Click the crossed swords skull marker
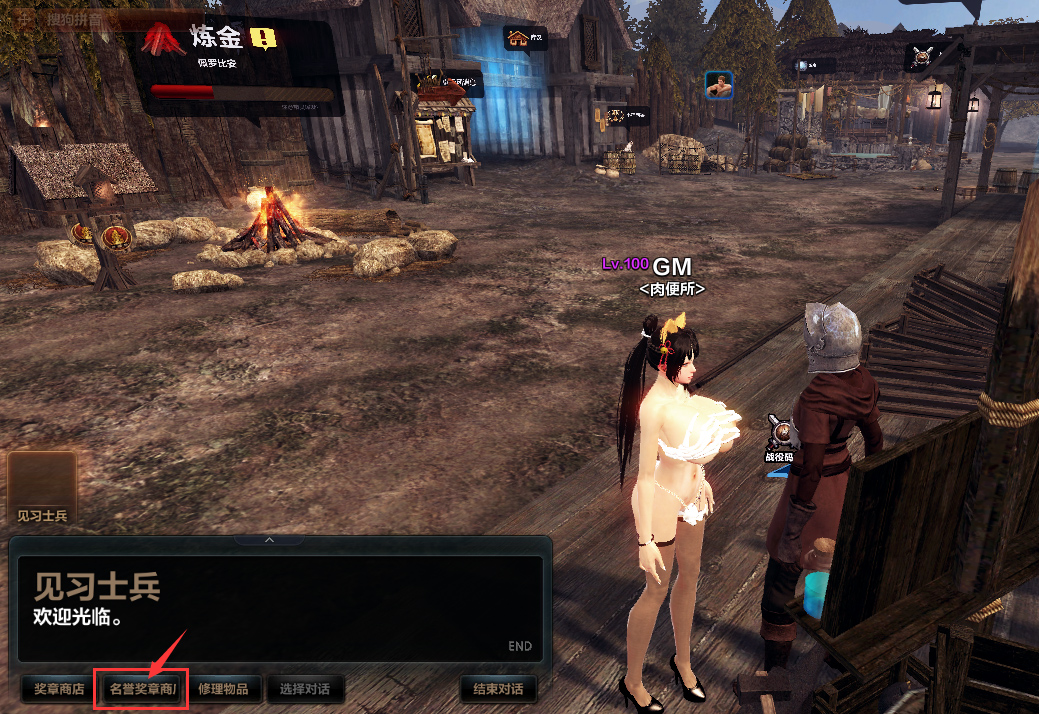Viewport: 1039px width, 714px height. (922, 55)
